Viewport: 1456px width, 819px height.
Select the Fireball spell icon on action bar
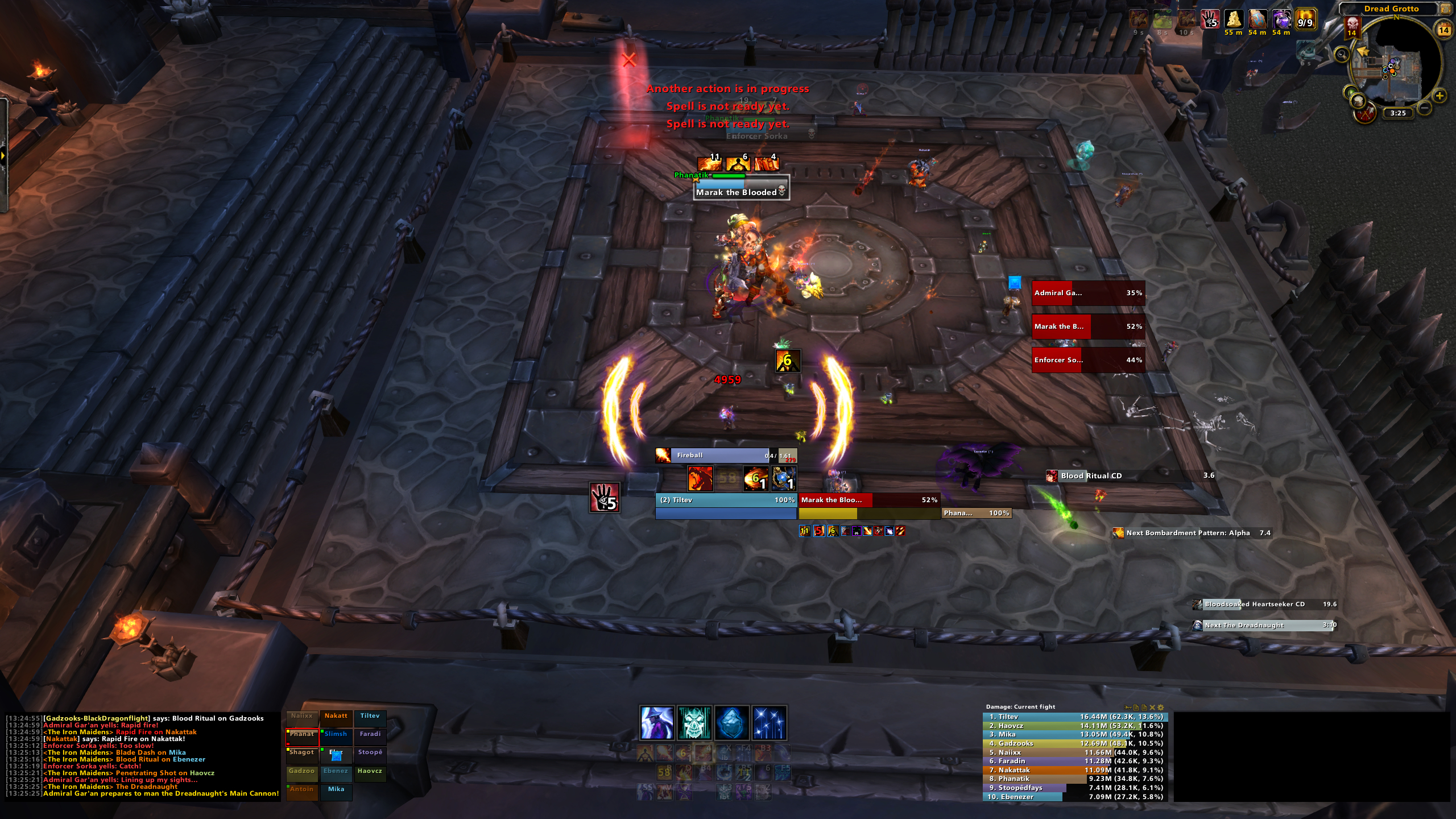(664, 754)
